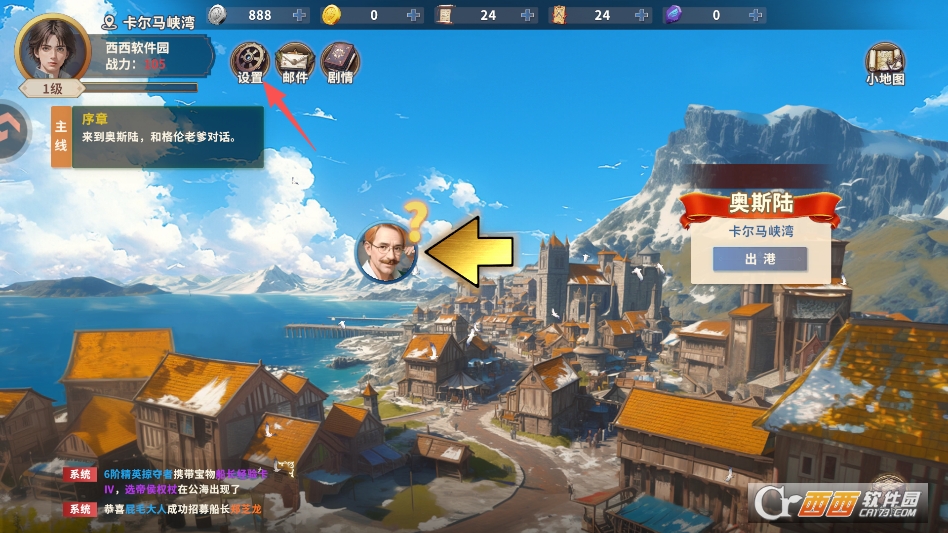Expand the orange arrow button at left edge
The width and height of the screenshot is (948, 533).
tap(14, 130)
